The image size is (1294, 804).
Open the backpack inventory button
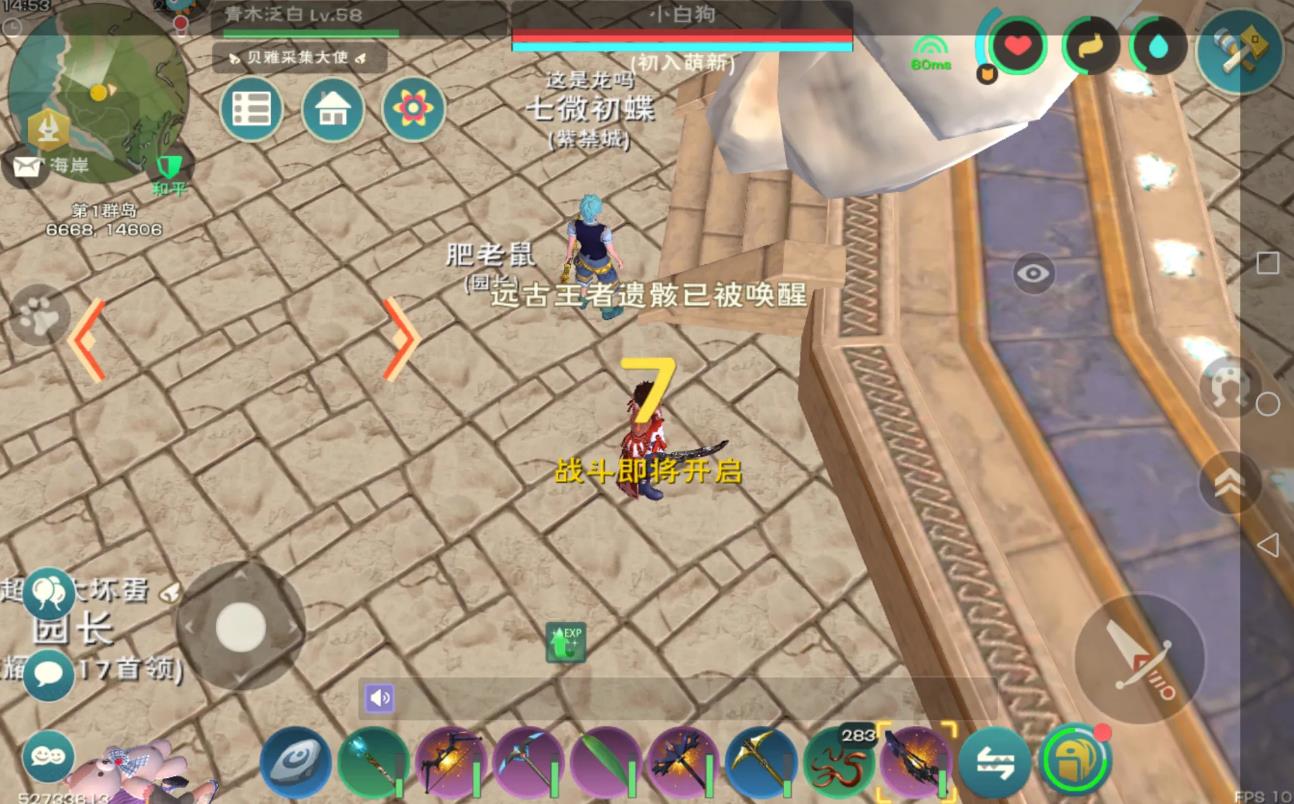pyautogui.click(x=1076, y=762)
